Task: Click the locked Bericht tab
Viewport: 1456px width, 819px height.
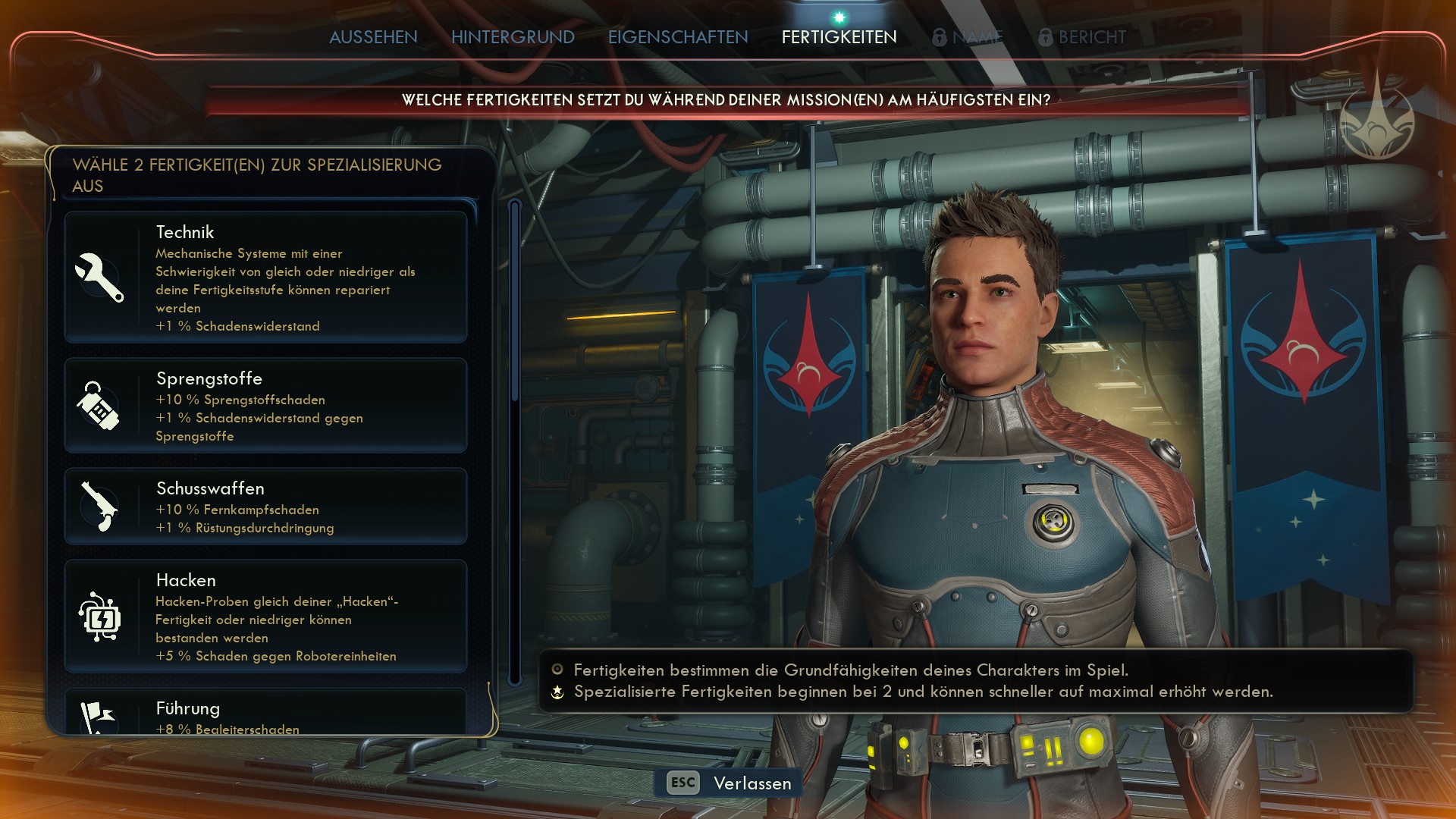Action: [1083, 37]
